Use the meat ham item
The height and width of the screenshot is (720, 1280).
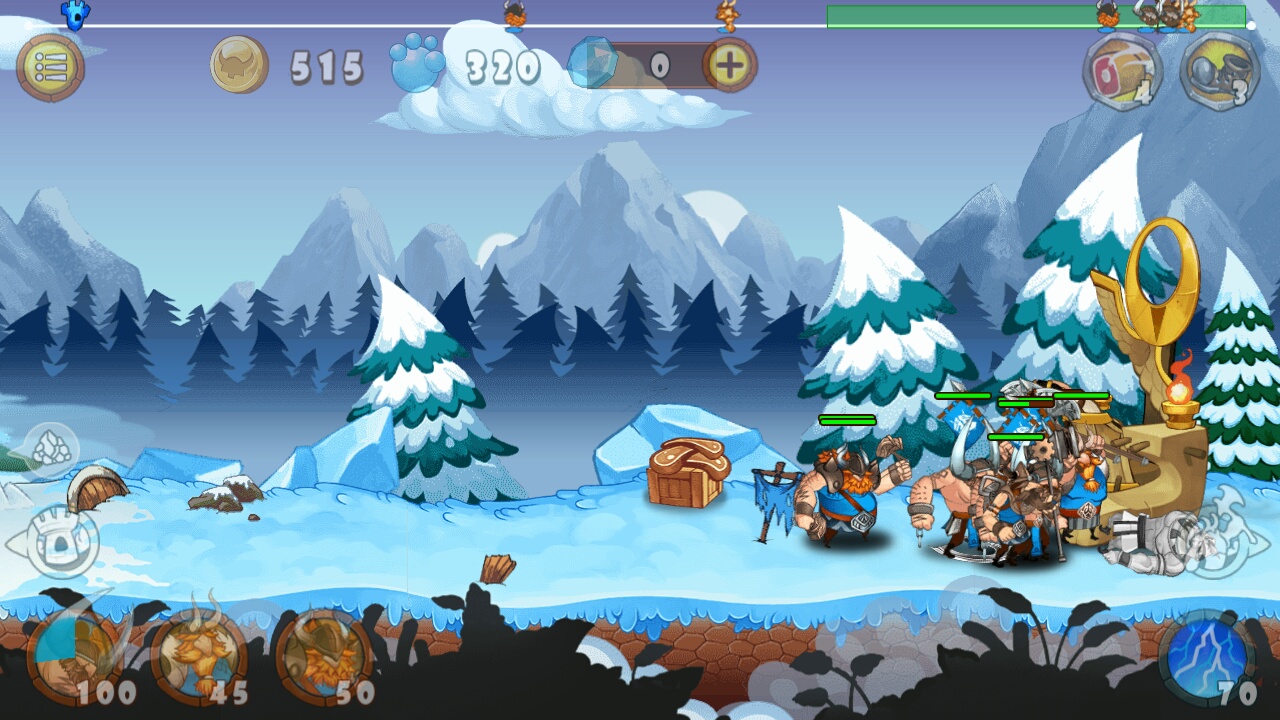tap(1122, 71)
